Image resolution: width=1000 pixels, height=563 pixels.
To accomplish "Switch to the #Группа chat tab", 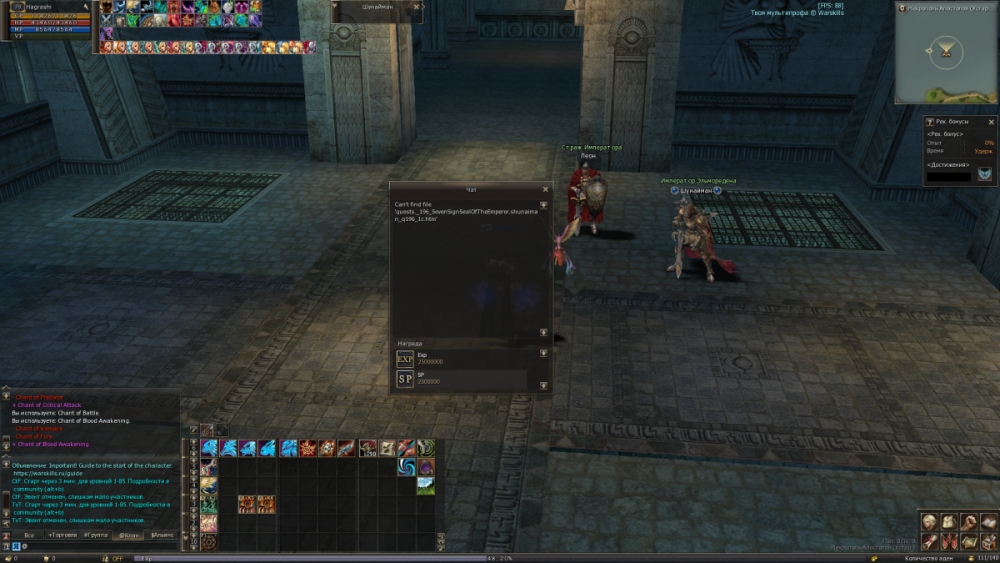I will (x=96, y=535).
